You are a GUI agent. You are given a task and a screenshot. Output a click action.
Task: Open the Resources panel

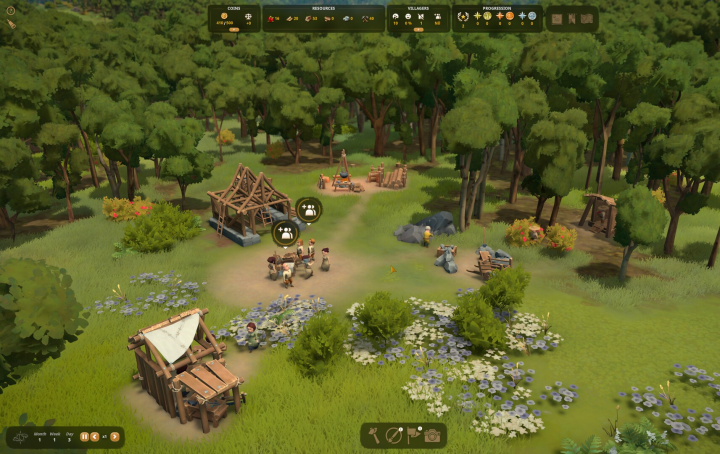point(323,17)
